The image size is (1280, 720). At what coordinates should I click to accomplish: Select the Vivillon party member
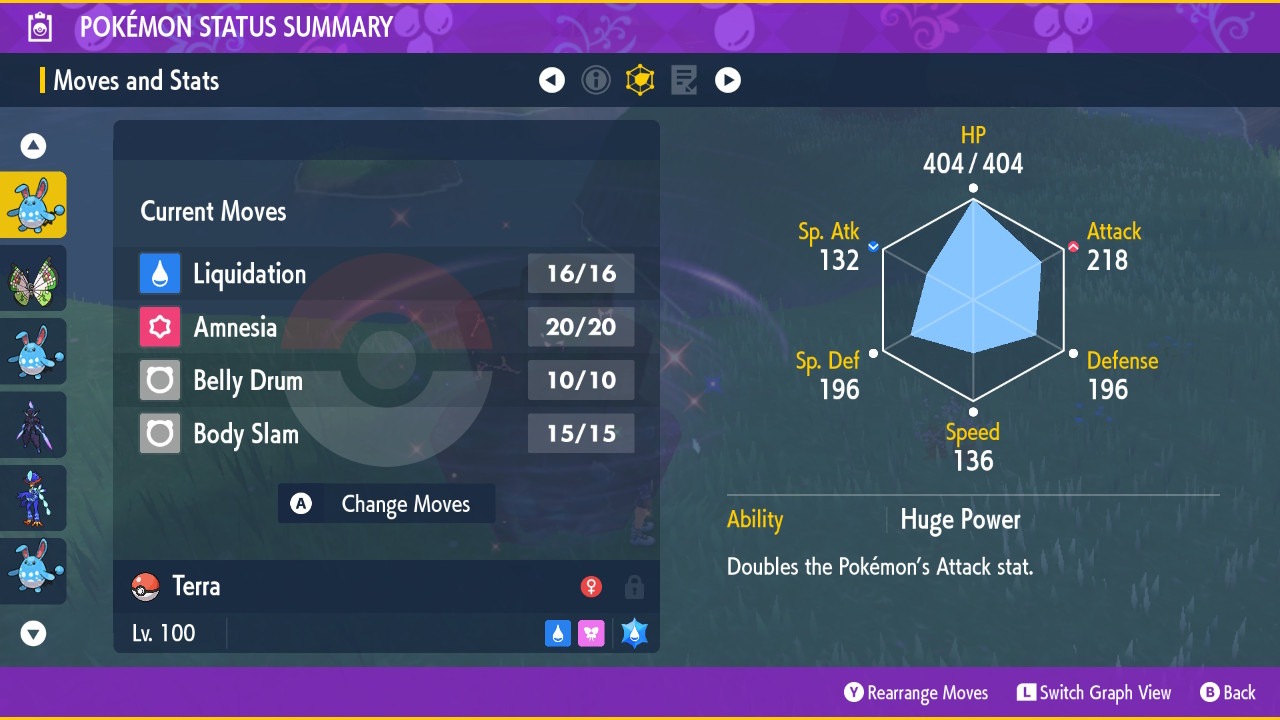[x=33, y=278]
